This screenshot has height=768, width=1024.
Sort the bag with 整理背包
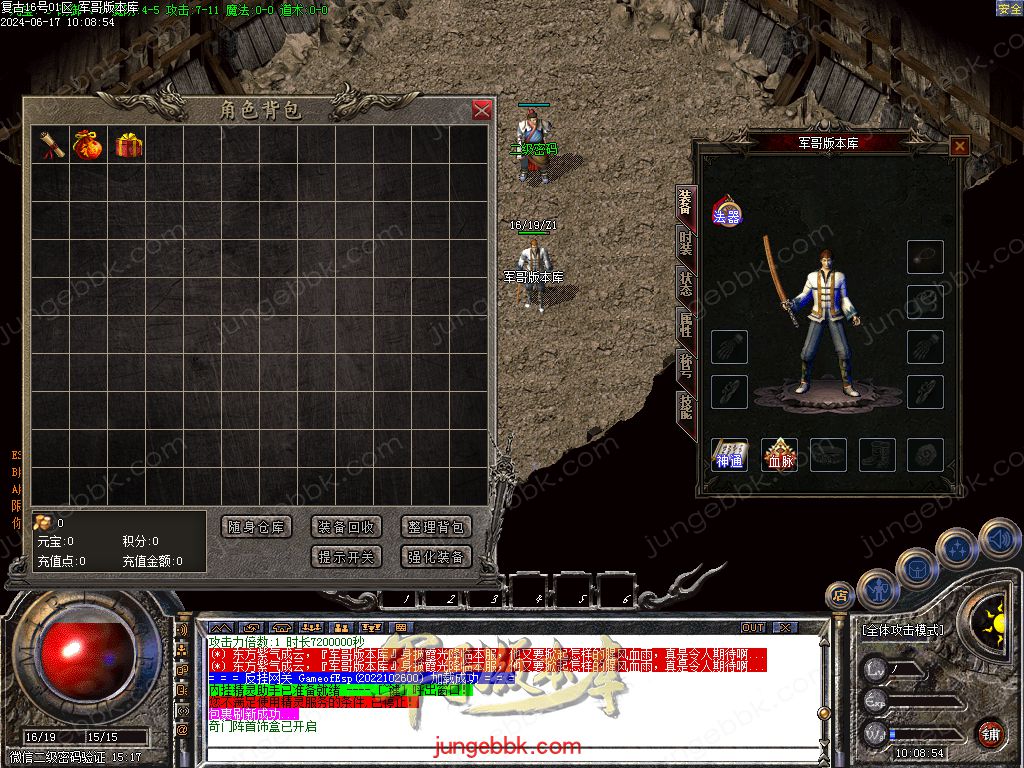pos(436,527)
